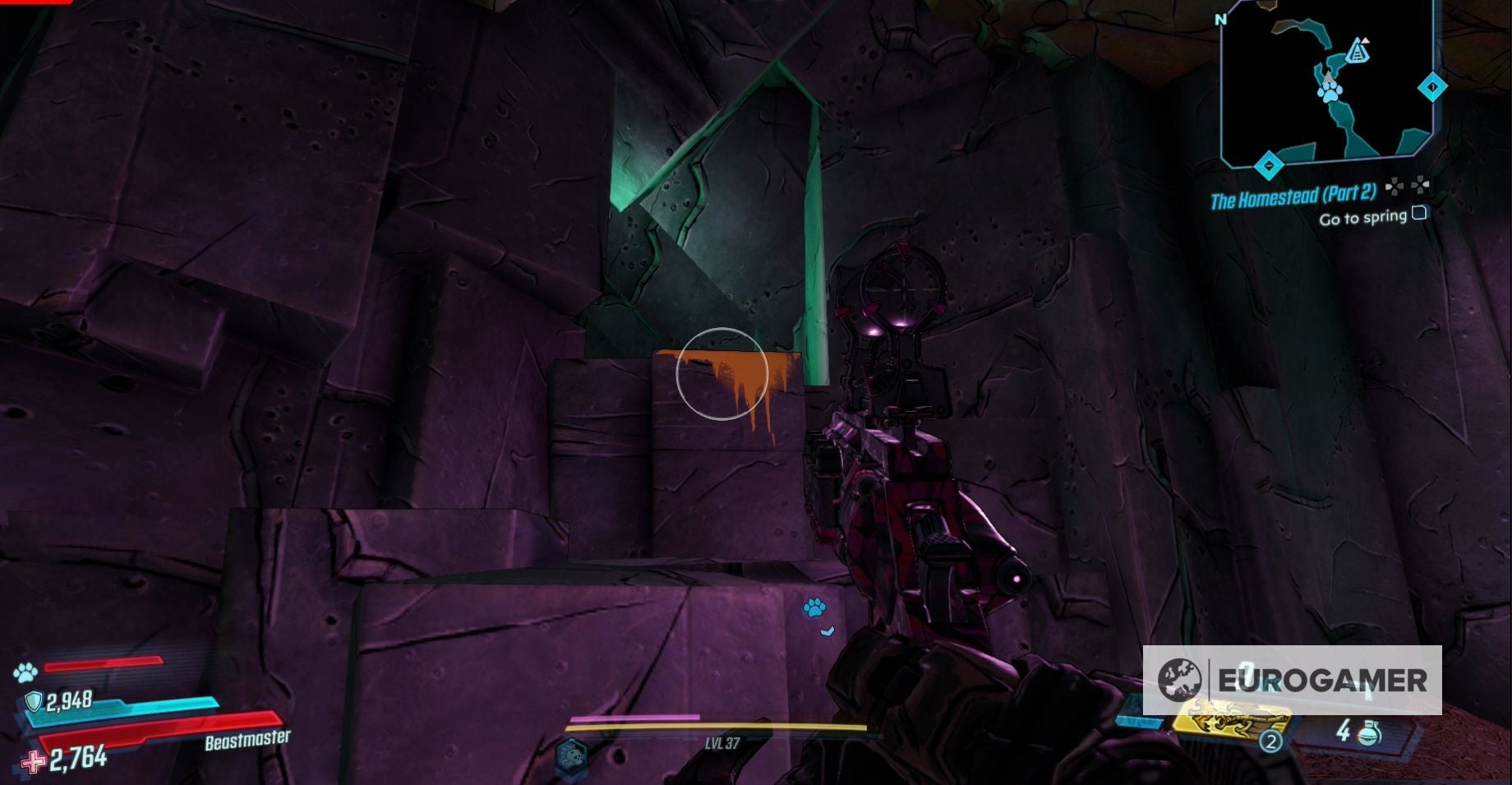Toggle the Go to spring objective checkbox
This screenshot has height=785, width=1512.
tap(1419, 214)
